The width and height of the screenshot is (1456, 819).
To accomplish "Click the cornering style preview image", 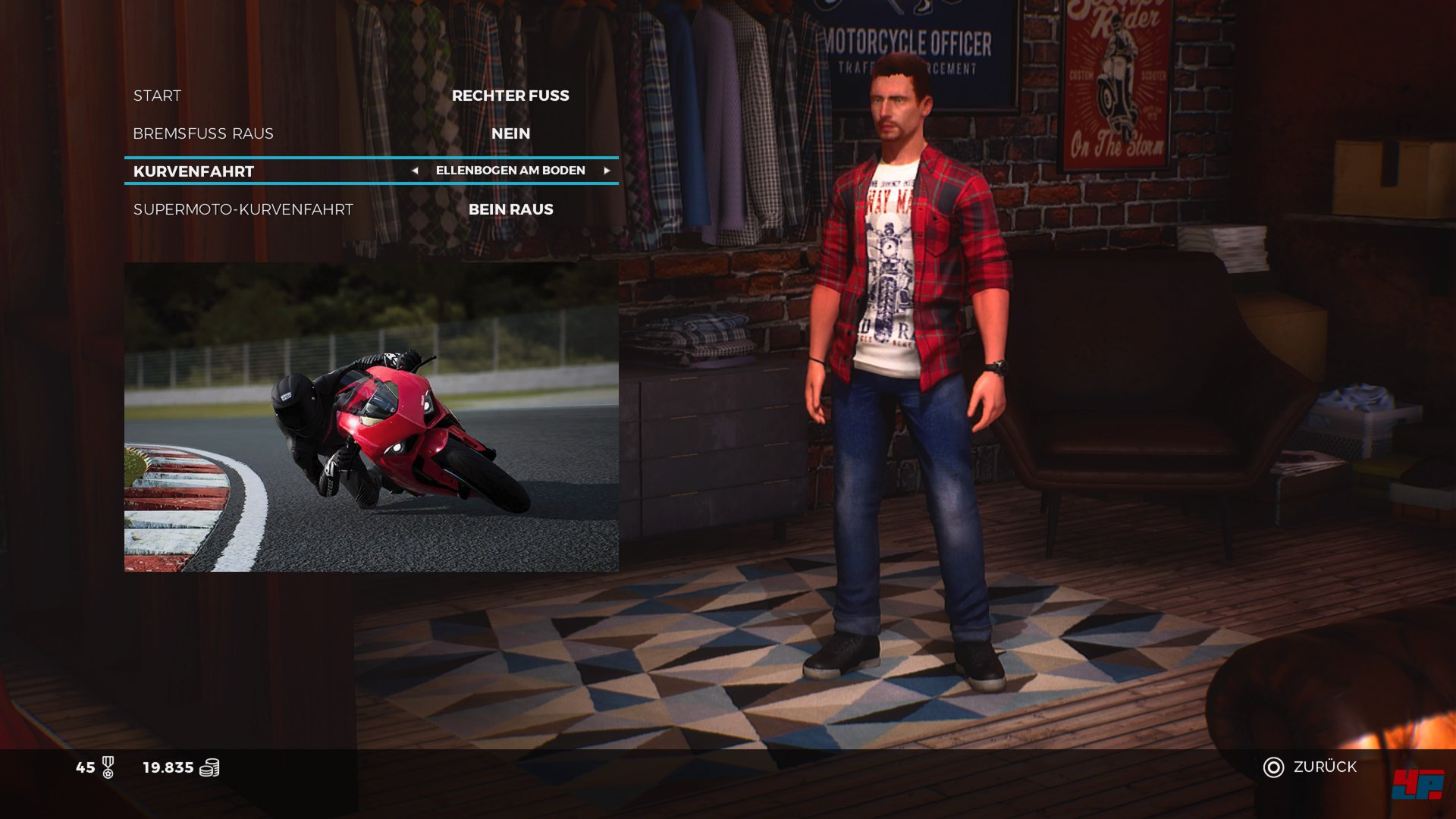I will [371, 417].
